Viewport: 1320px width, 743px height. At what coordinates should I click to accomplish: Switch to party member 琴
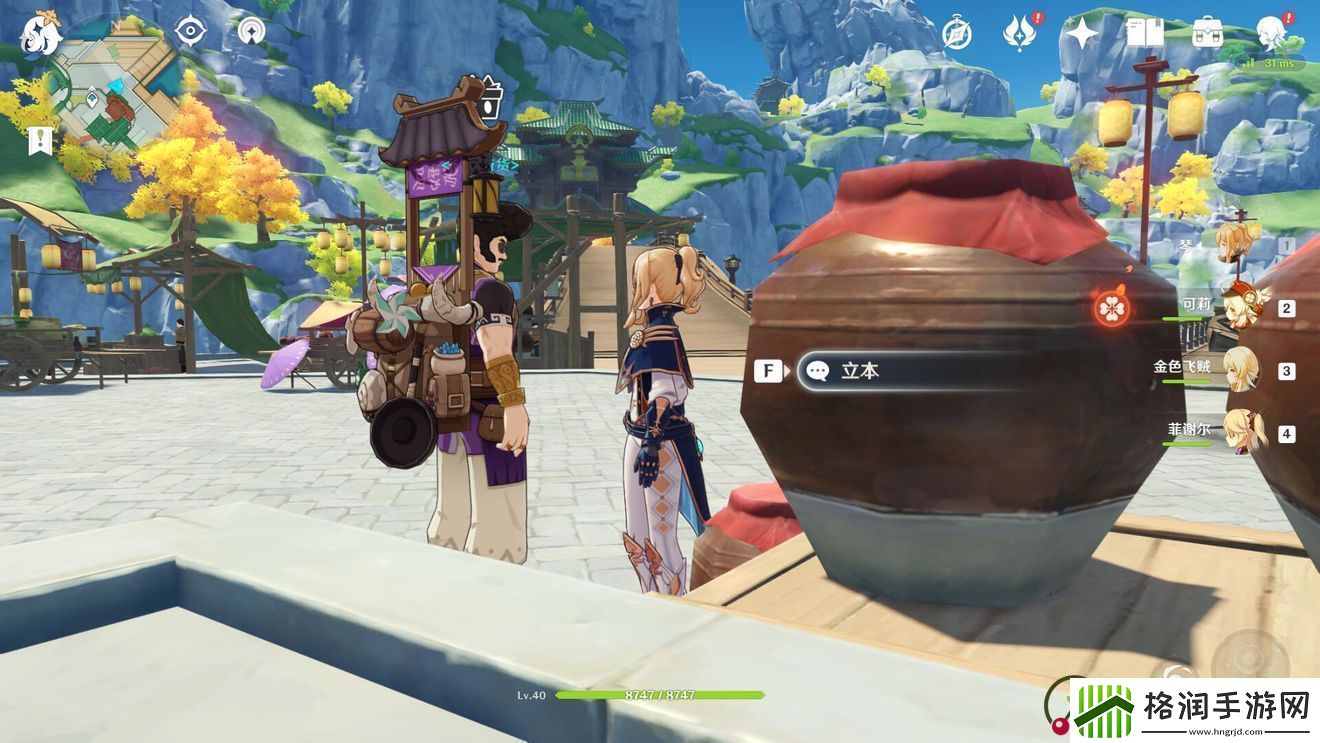pos(1240,245)
